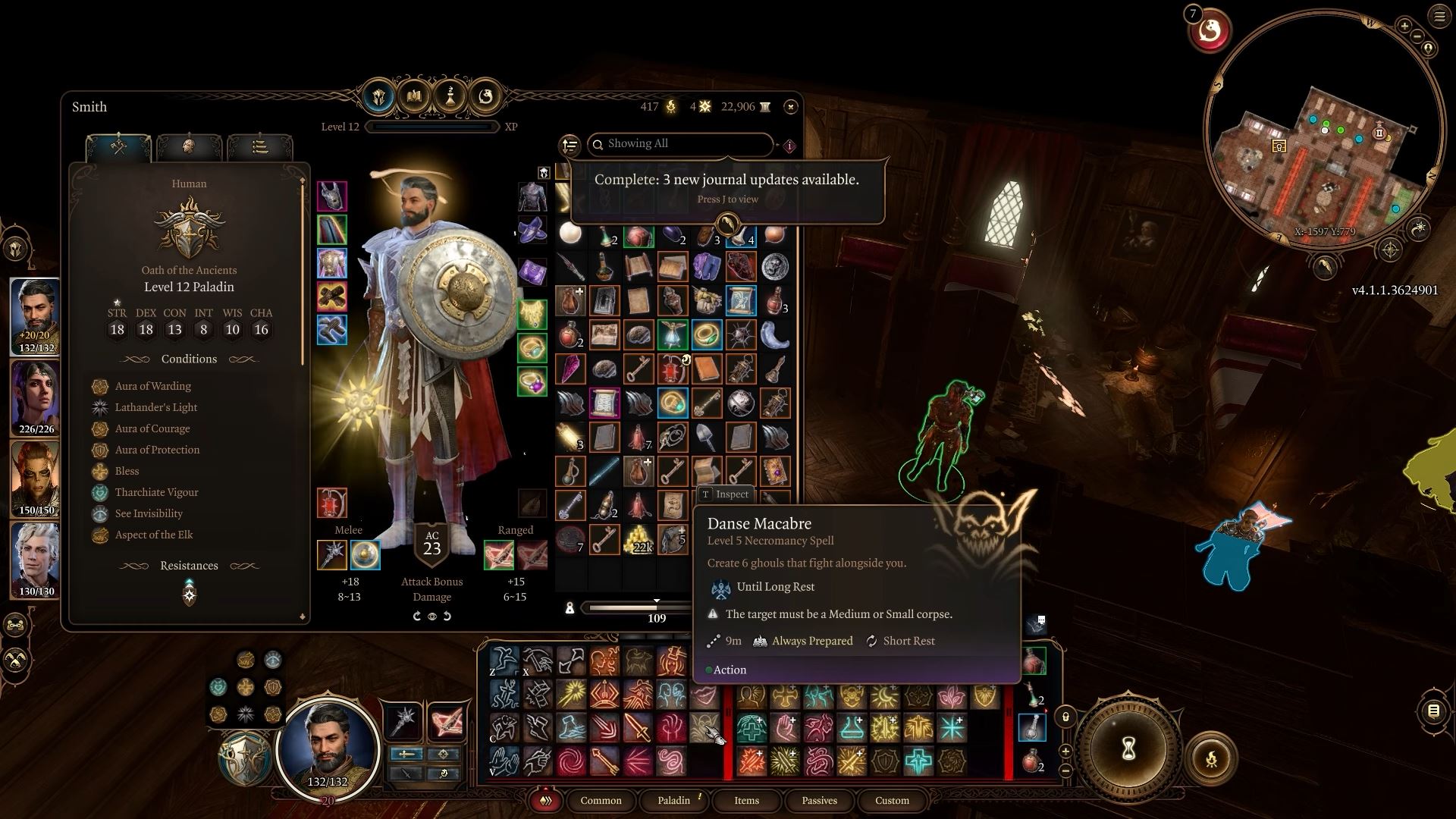Switch to the Common hotbar tab

601,801
